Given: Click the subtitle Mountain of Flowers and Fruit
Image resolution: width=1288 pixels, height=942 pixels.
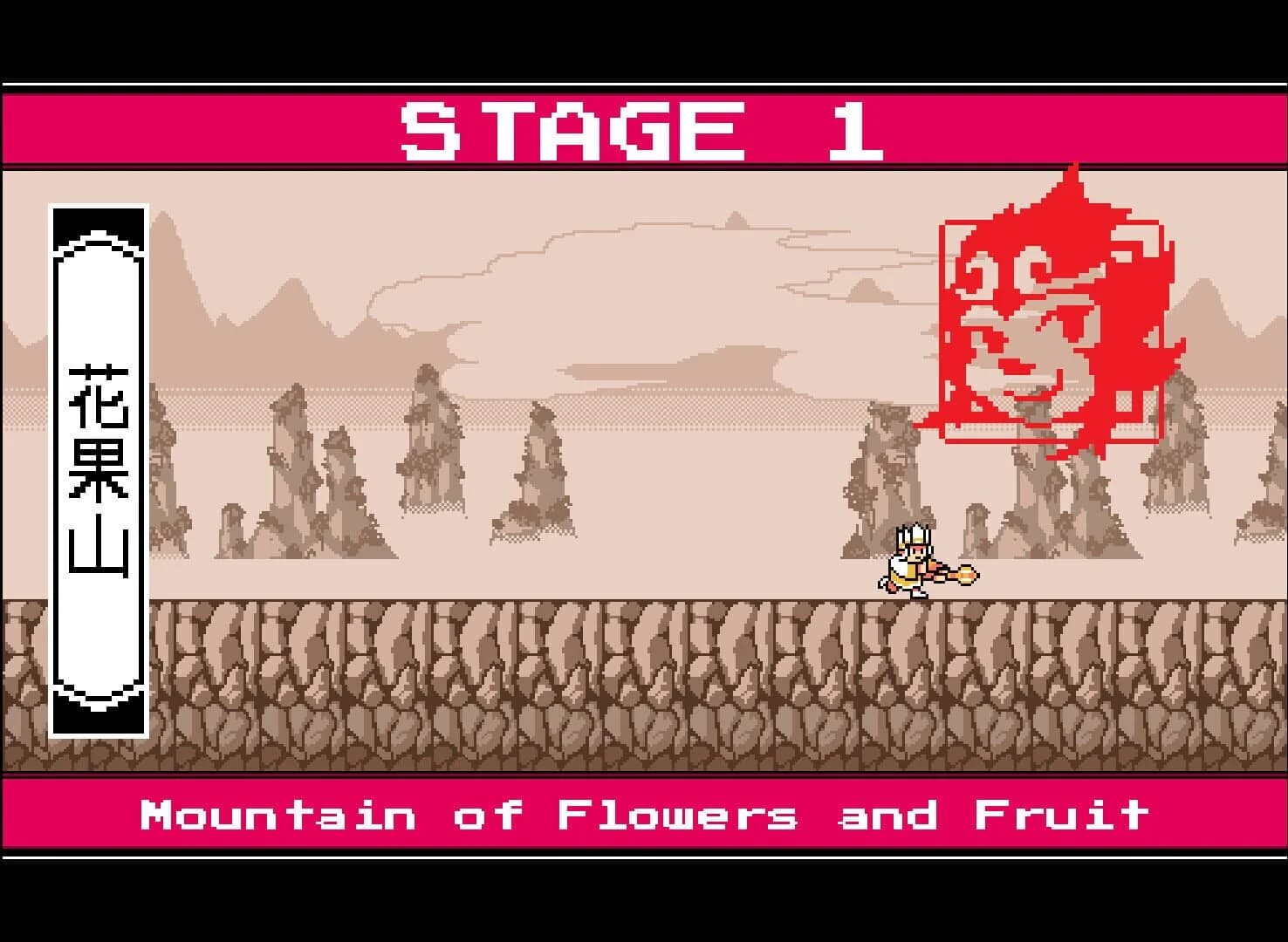Looking at the screenshot, I should (644, 814).
